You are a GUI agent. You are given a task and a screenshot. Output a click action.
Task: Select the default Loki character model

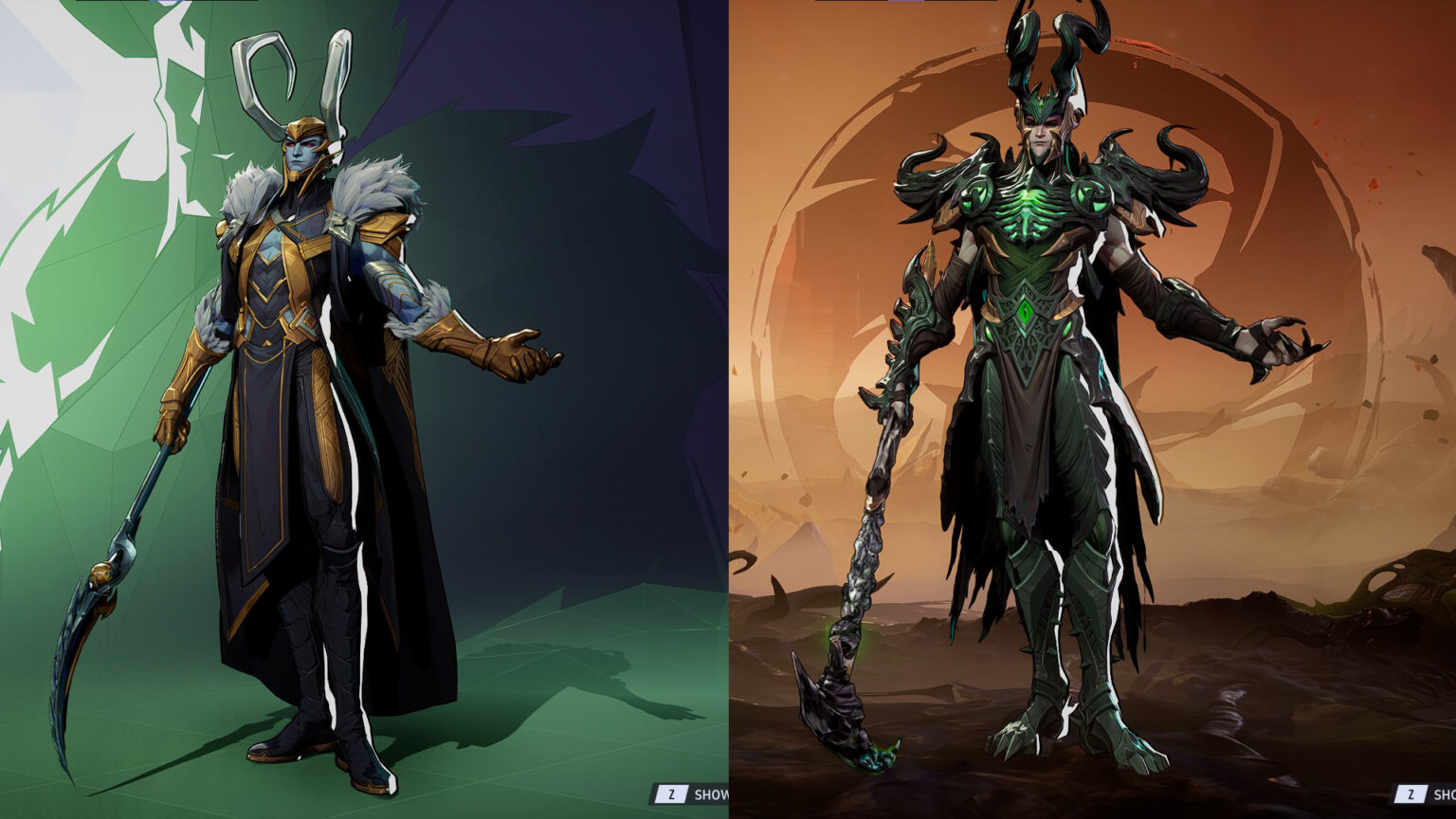[x=303, y=379]
